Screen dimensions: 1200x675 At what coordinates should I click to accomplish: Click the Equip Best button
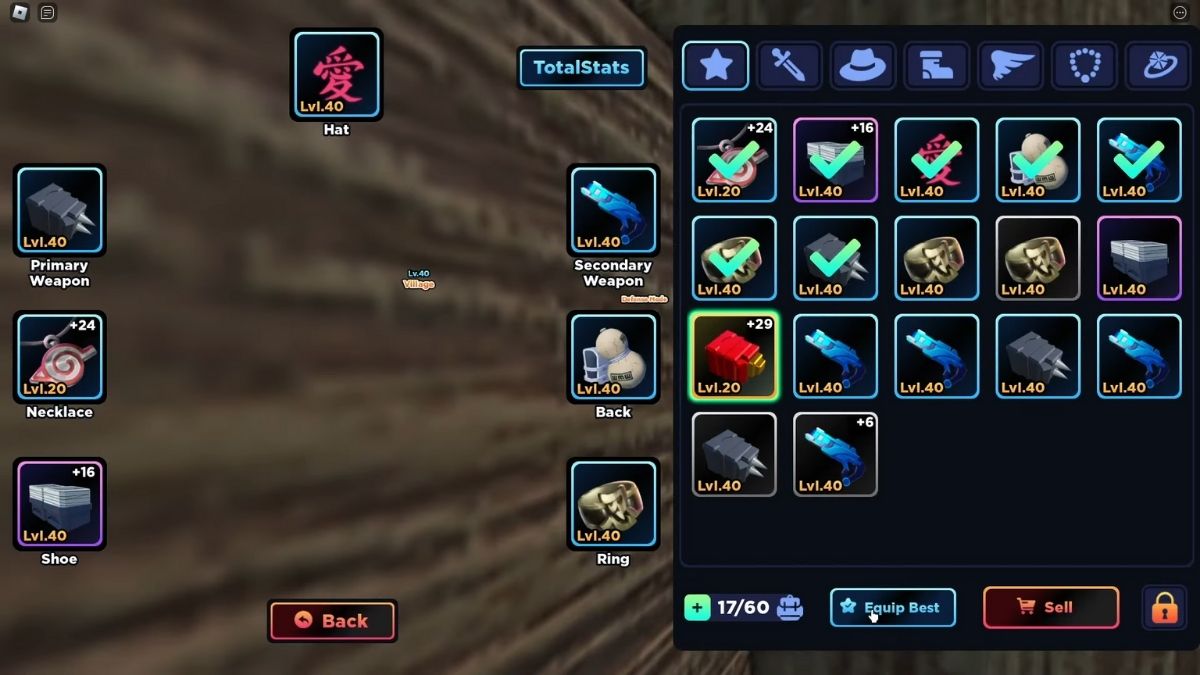pyautogui.click(x=892, y=607)
